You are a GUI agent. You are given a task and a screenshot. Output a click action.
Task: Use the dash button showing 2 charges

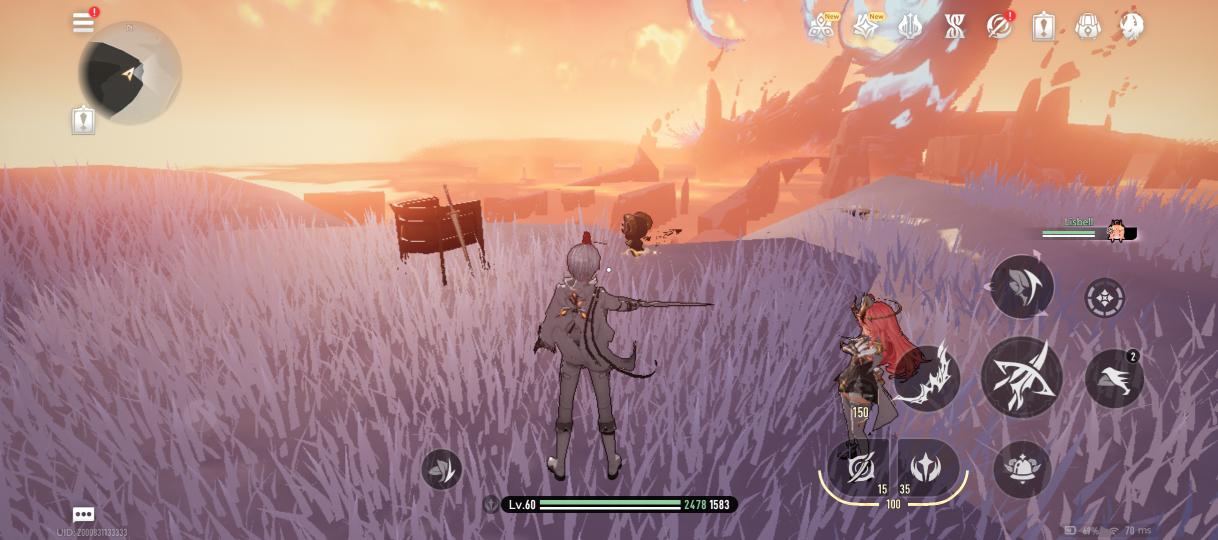click(x=1114, y=379)
